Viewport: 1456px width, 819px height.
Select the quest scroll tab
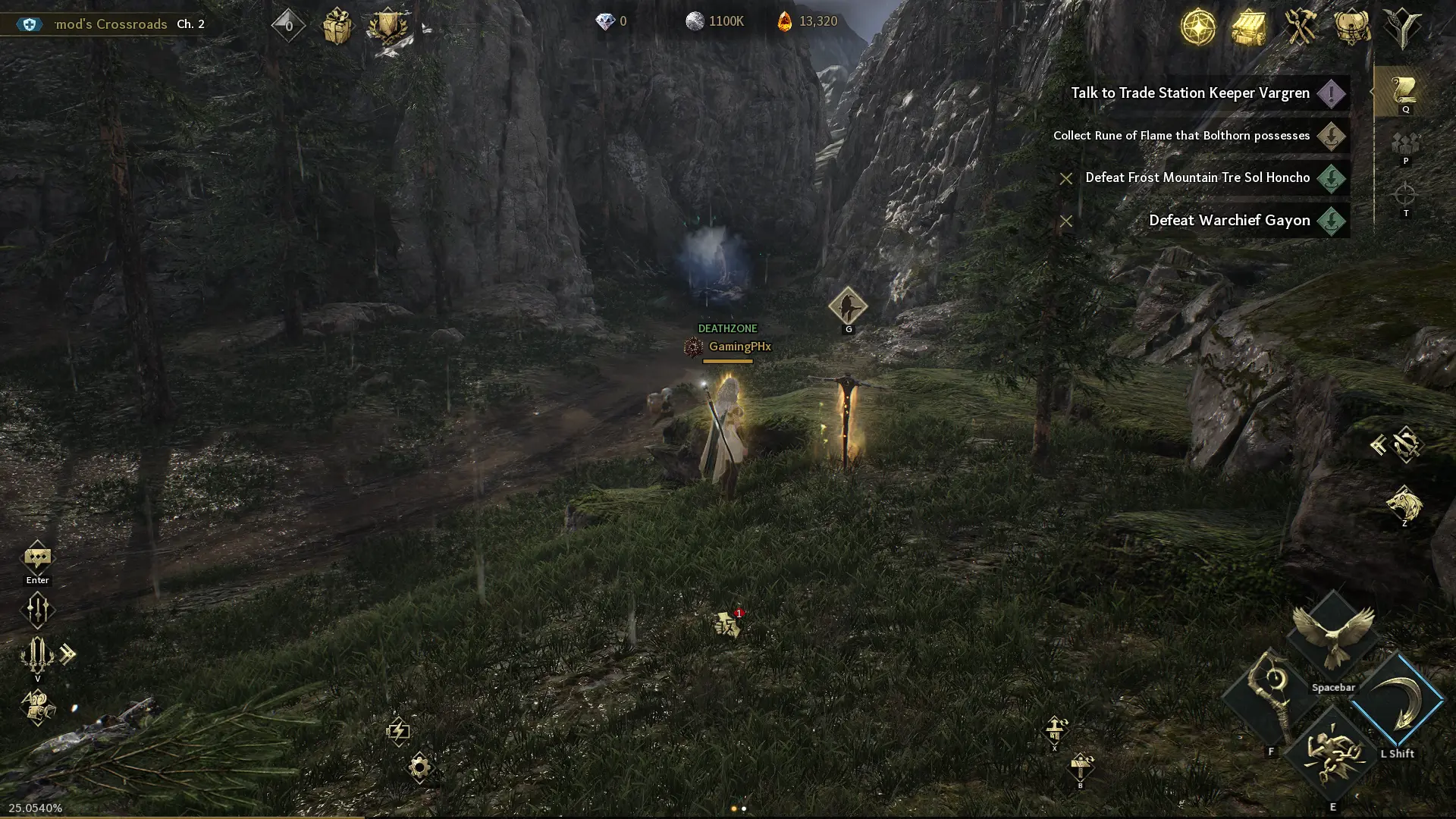(x=1404, y=91)
